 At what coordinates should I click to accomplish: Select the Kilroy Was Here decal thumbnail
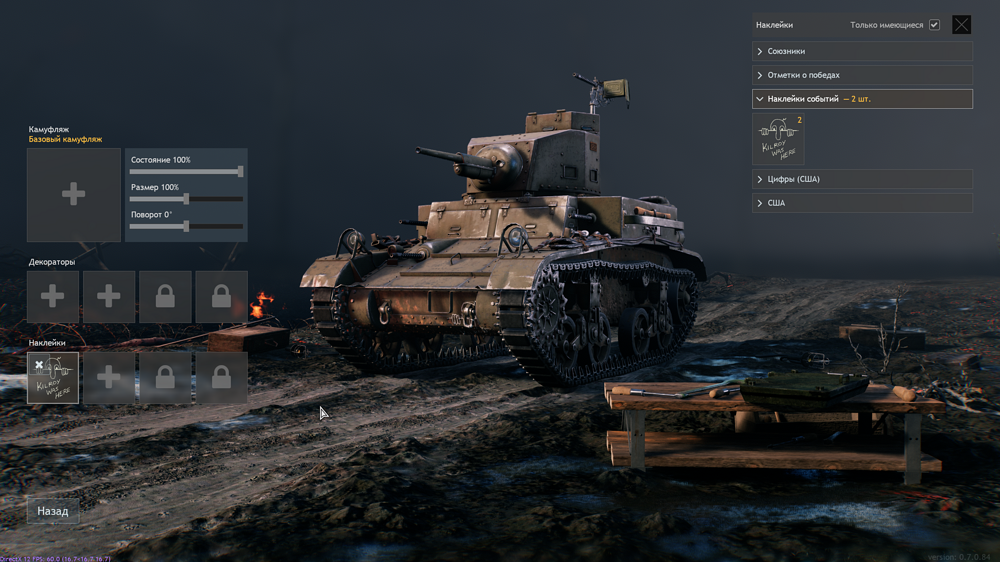(x=778, y=139)
